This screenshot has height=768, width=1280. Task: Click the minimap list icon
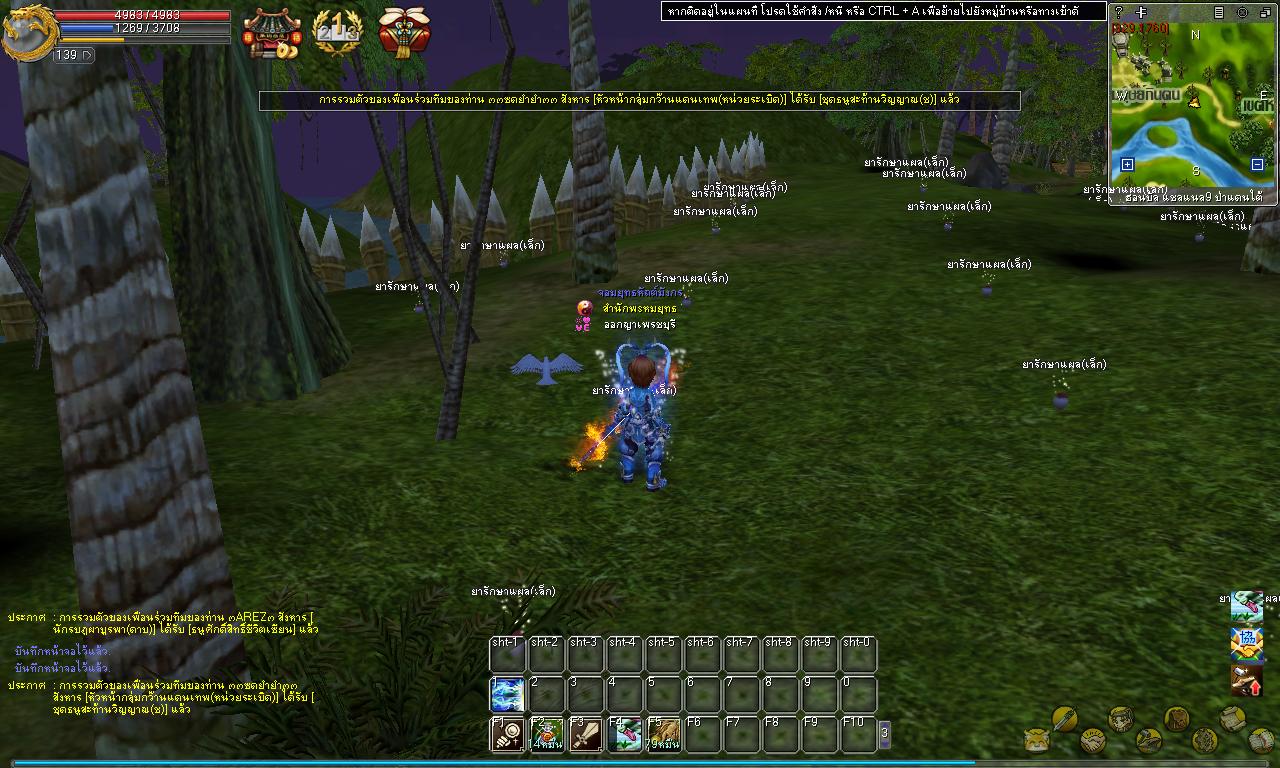pyautogui.click(x=1219, y=12)
